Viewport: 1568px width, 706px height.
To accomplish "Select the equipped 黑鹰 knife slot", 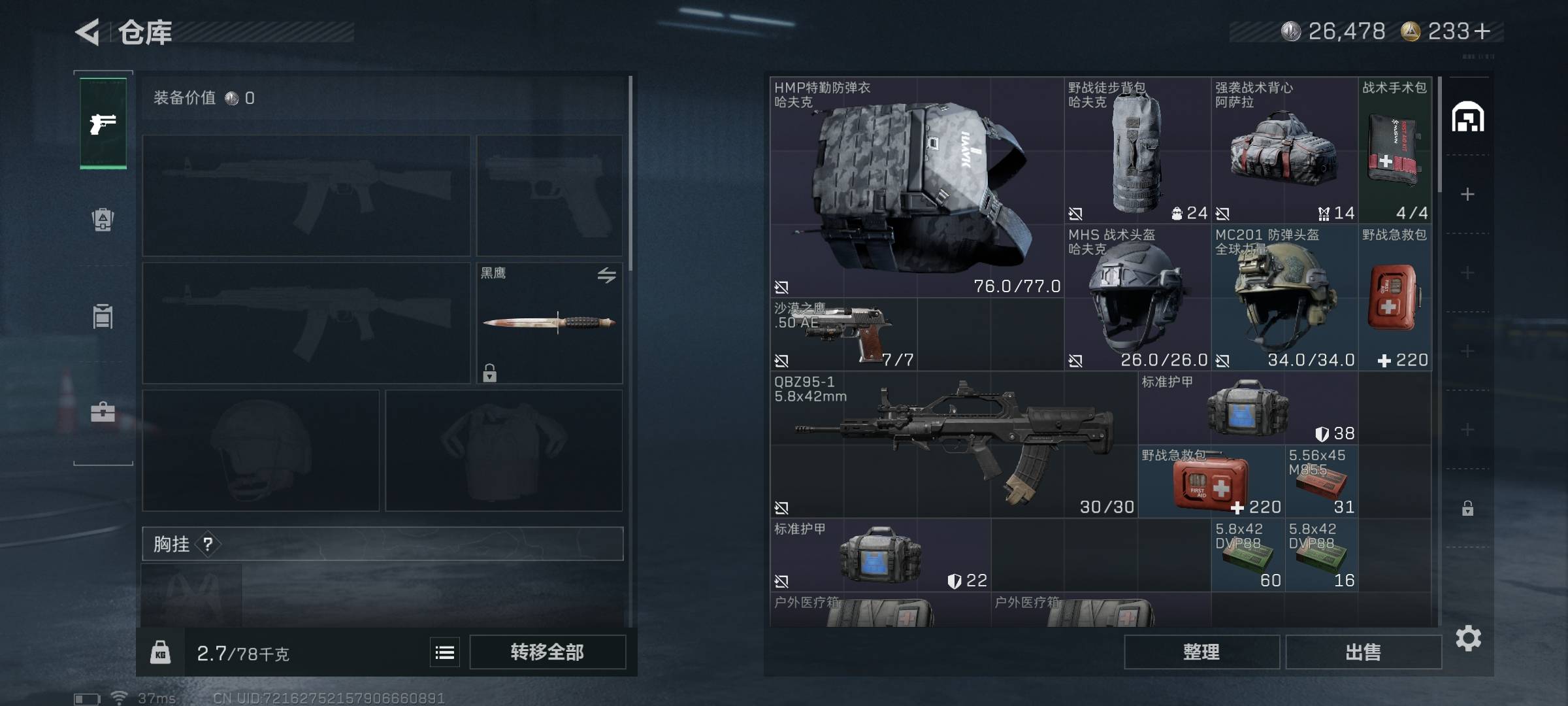I will point(549,323).
